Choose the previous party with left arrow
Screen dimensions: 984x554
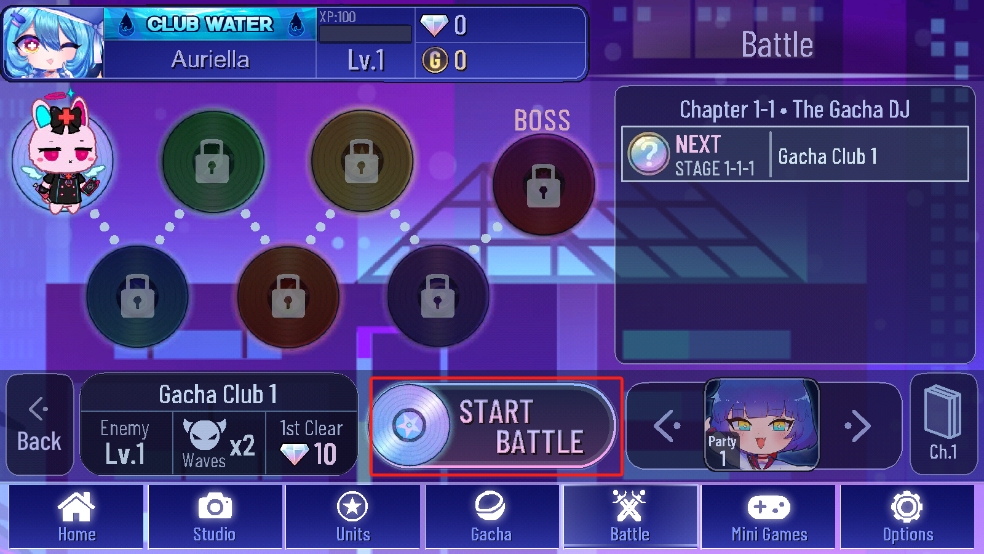pos(667,427)
